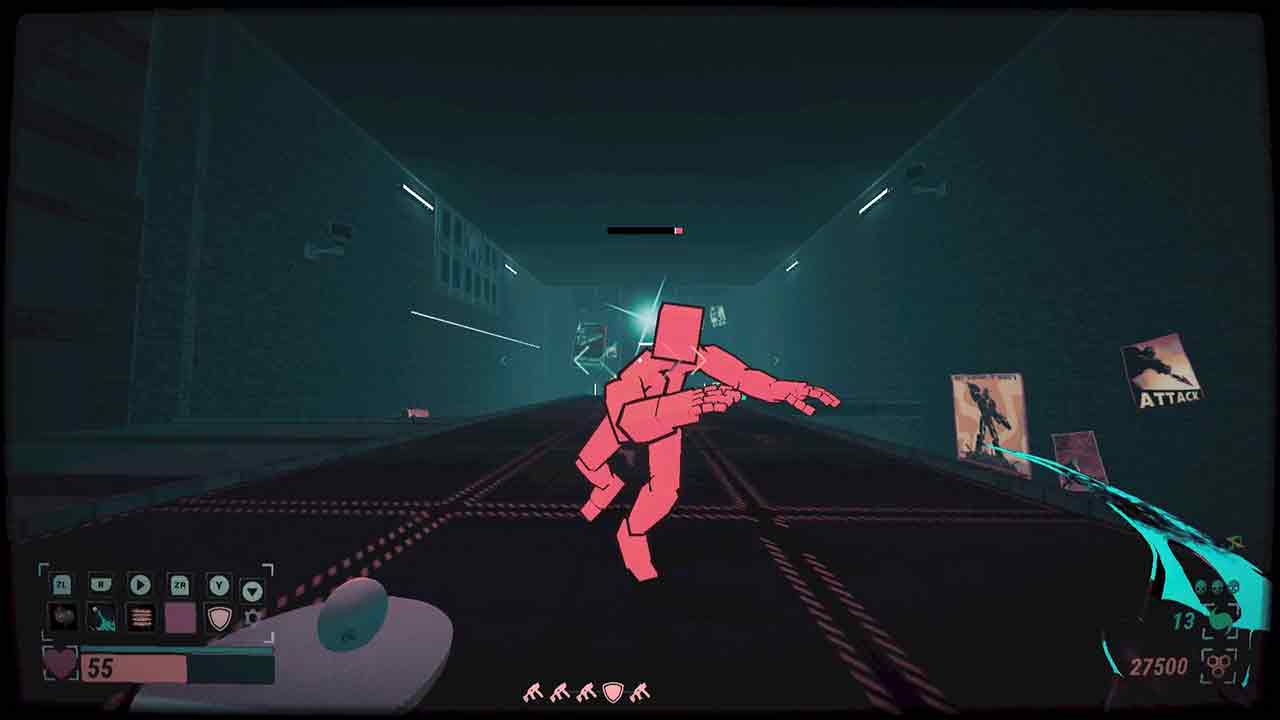This screenshot has height=720, width=1280.
Task: Toggle the ZL button prompt
Action: coord(62,585)
